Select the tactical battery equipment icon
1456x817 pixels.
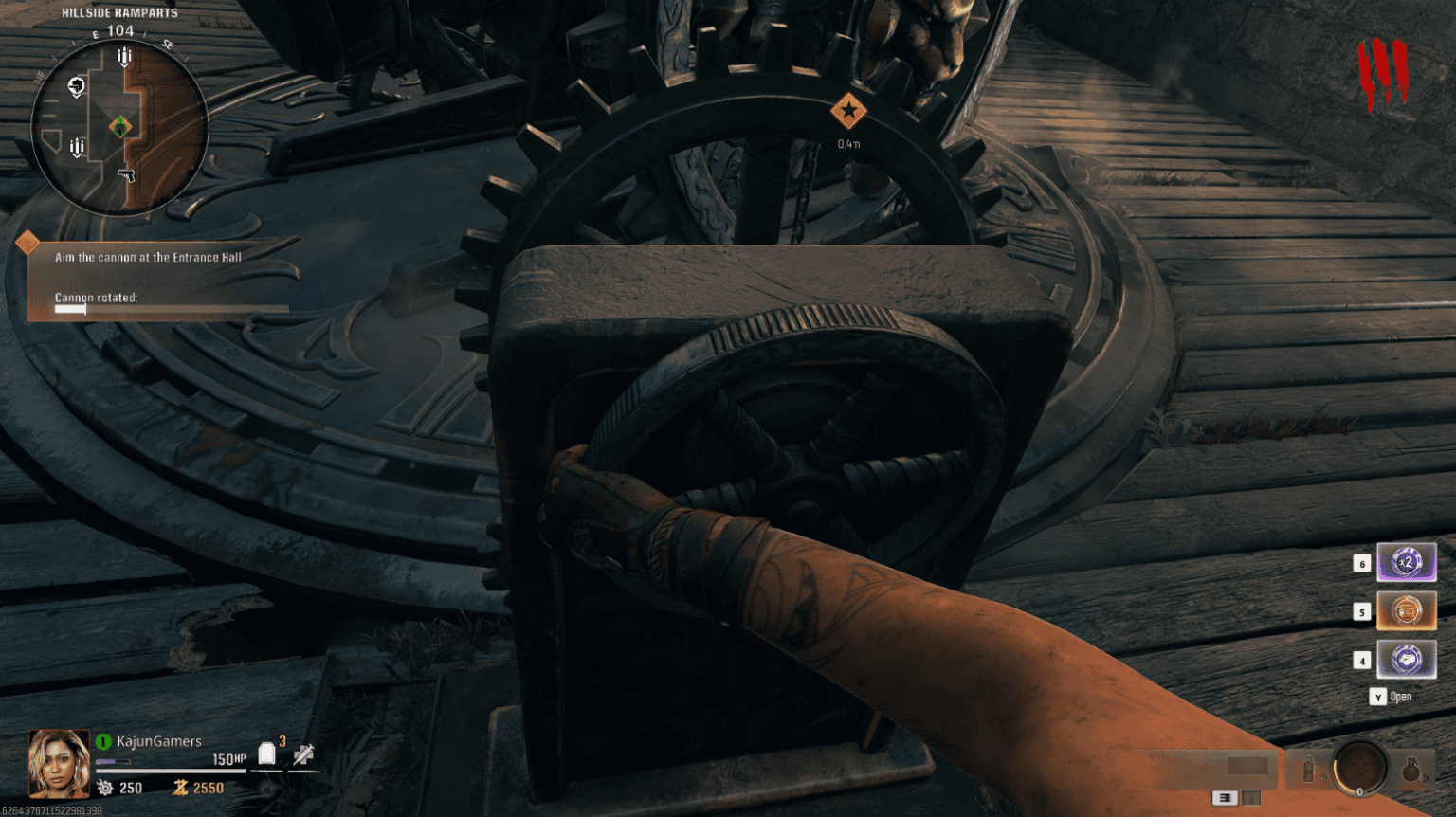[1309, 770]
